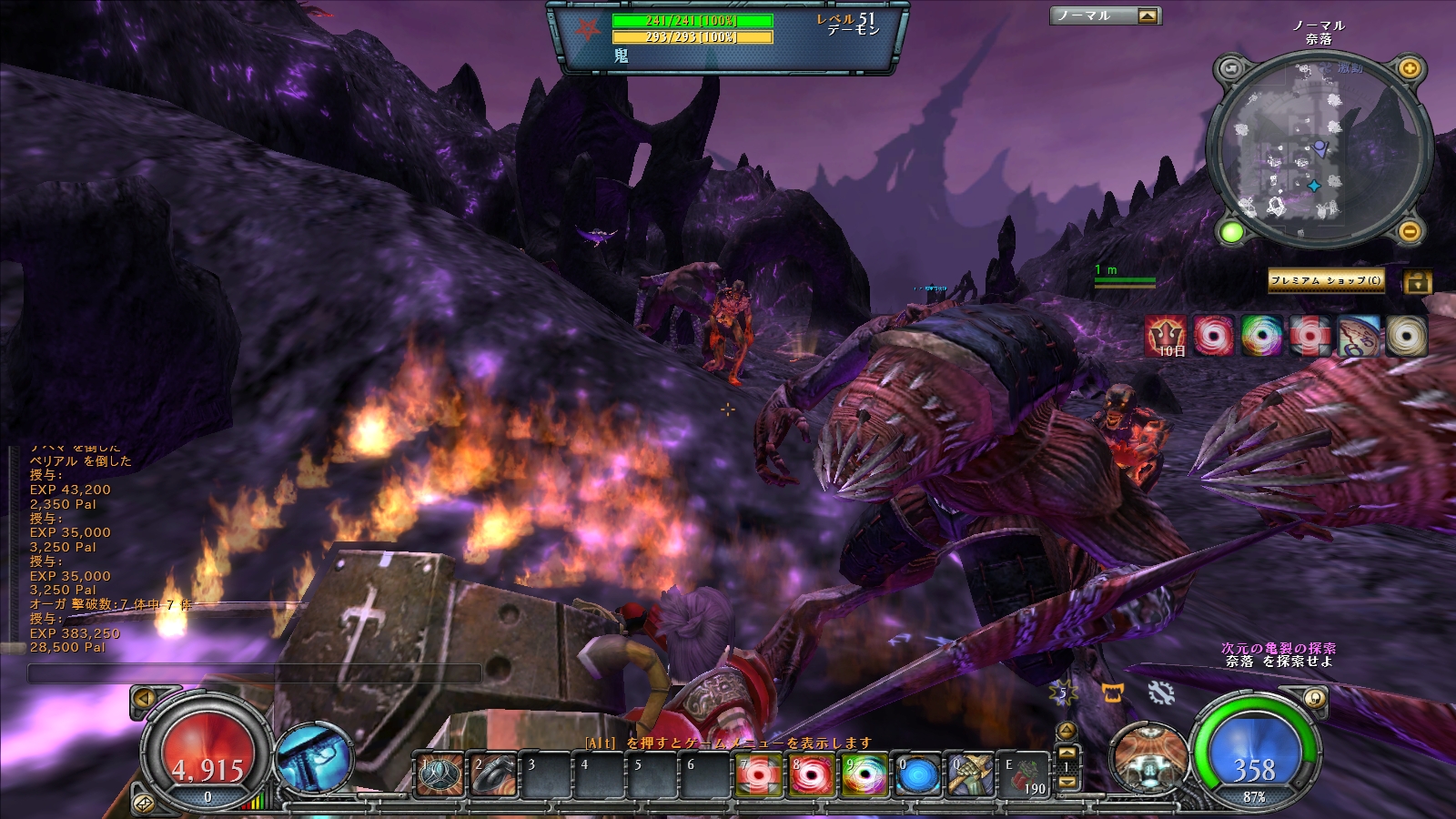Click the green orb on the minimap frame

(x=1232, y=232)
